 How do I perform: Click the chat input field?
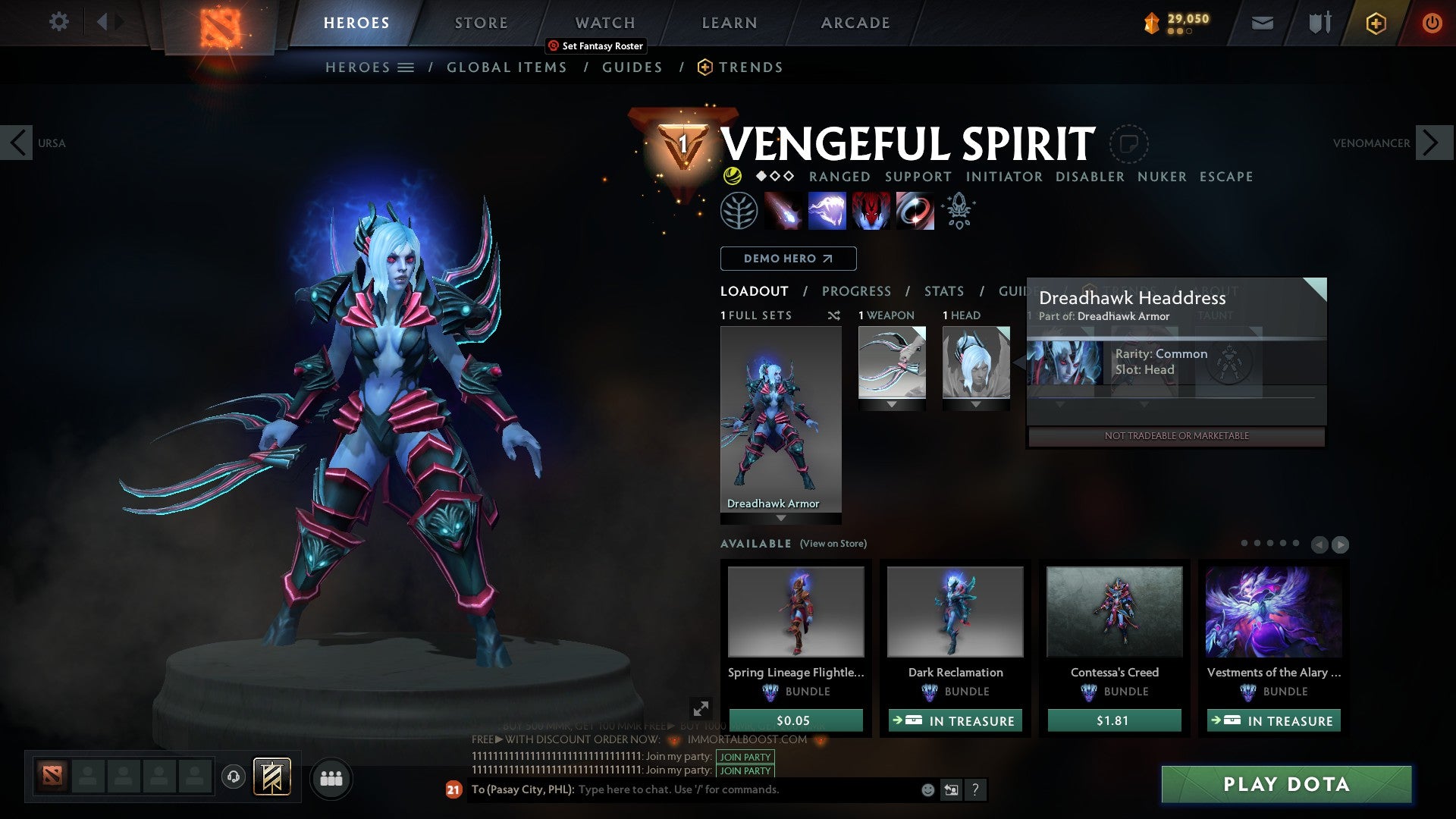(x=720, y=789)
